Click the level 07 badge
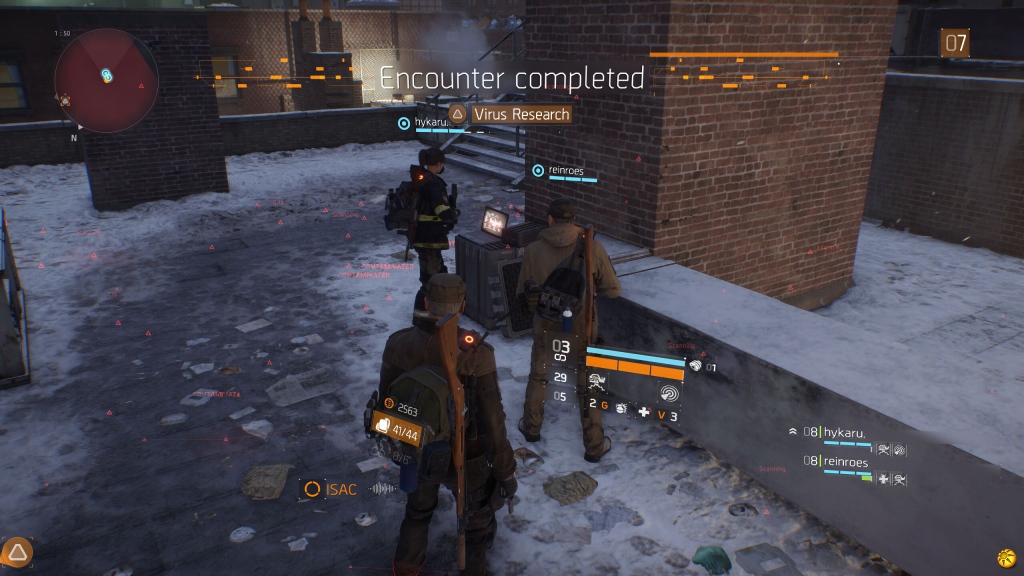 point(955,43)
